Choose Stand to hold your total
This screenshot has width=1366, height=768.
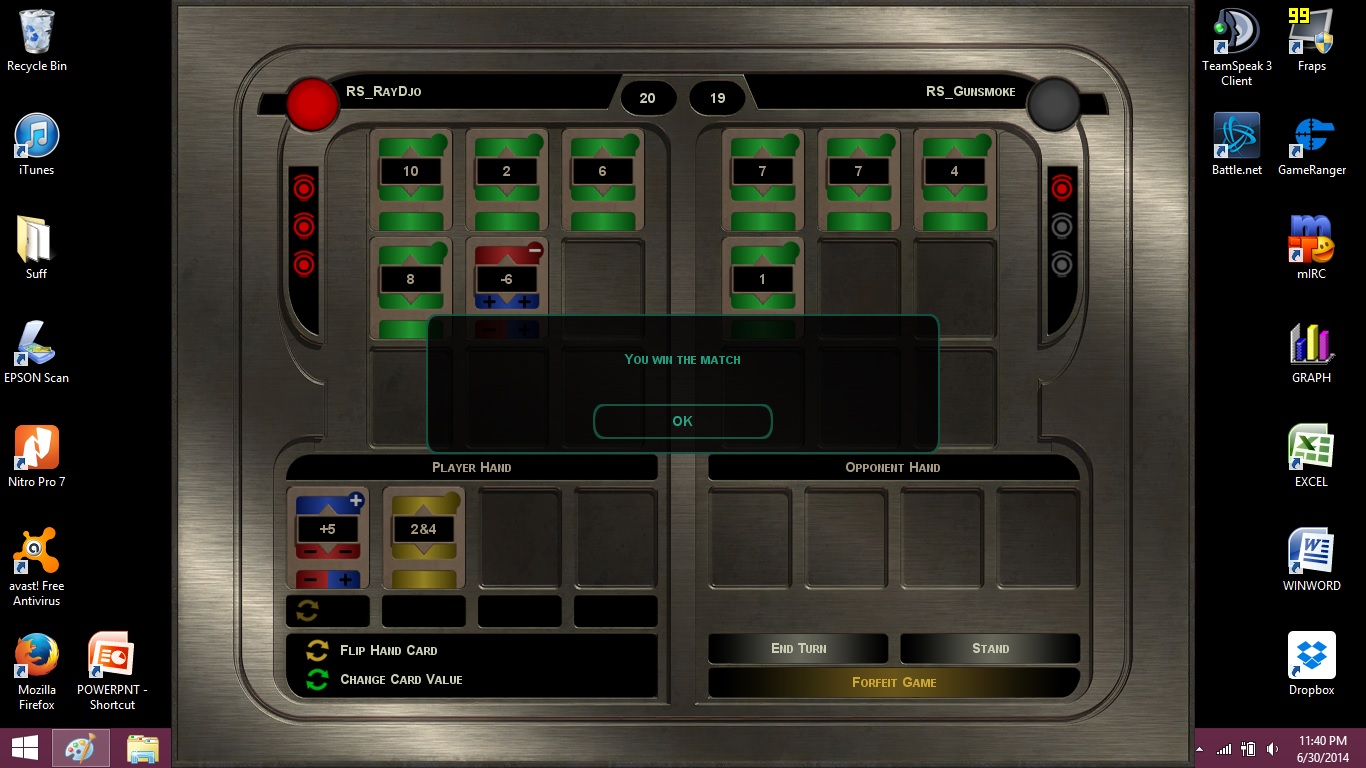[x=990, y=648]
